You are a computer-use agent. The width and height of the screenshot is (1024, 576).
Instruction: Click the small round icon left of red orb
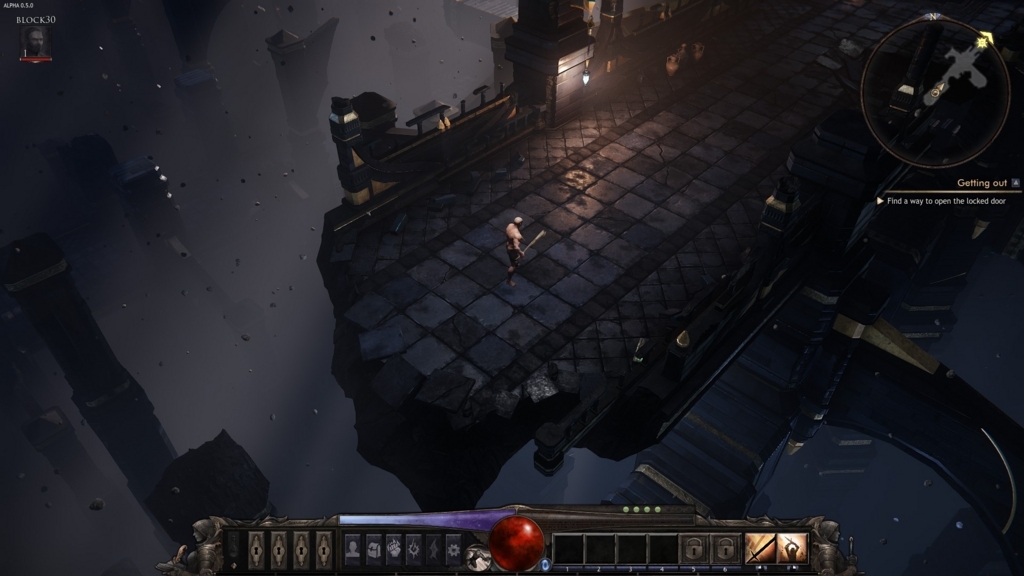coord(479,557)
